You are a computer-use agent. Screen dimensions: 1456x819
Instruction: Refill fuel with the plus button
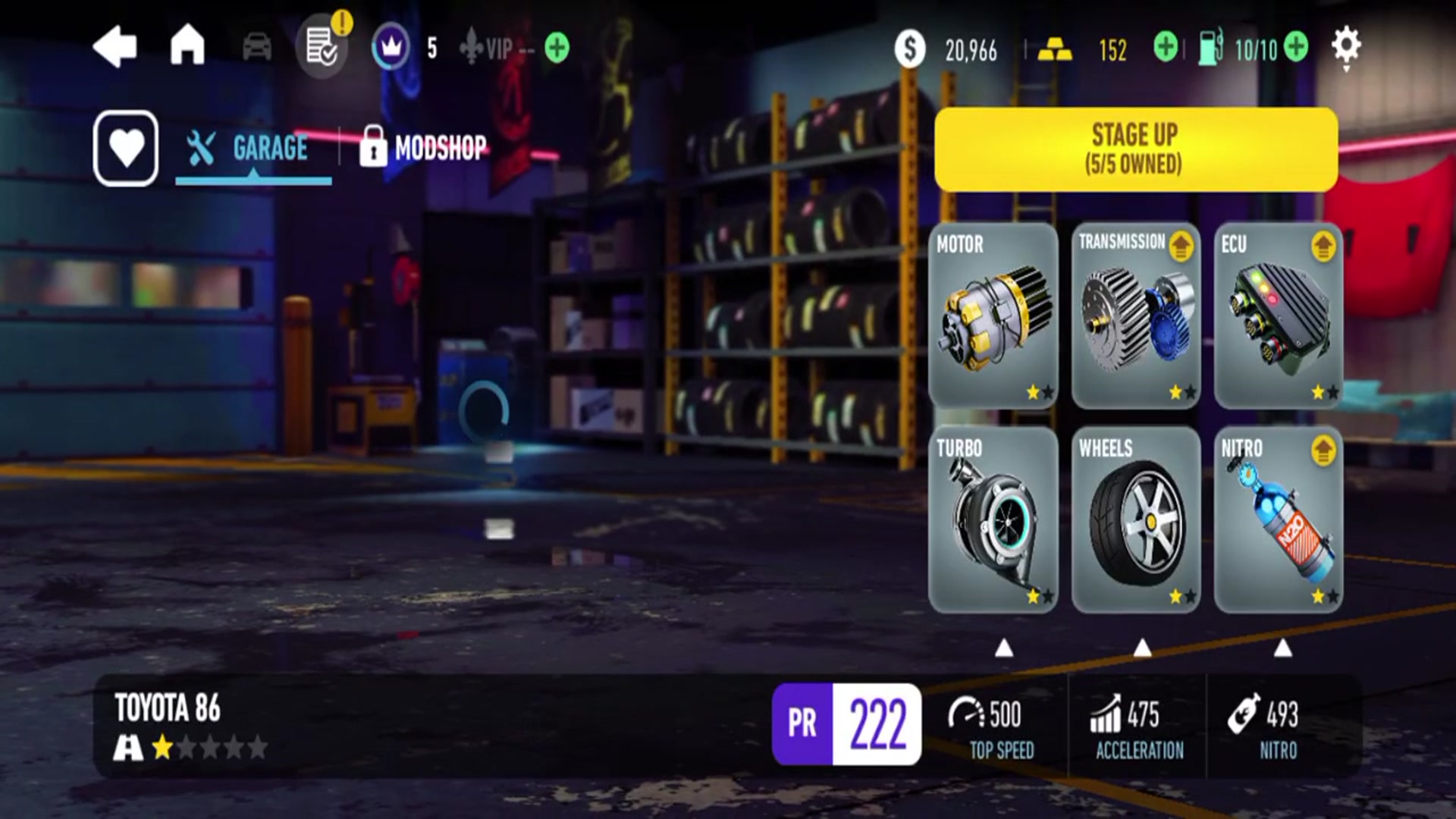point(1296,48)
